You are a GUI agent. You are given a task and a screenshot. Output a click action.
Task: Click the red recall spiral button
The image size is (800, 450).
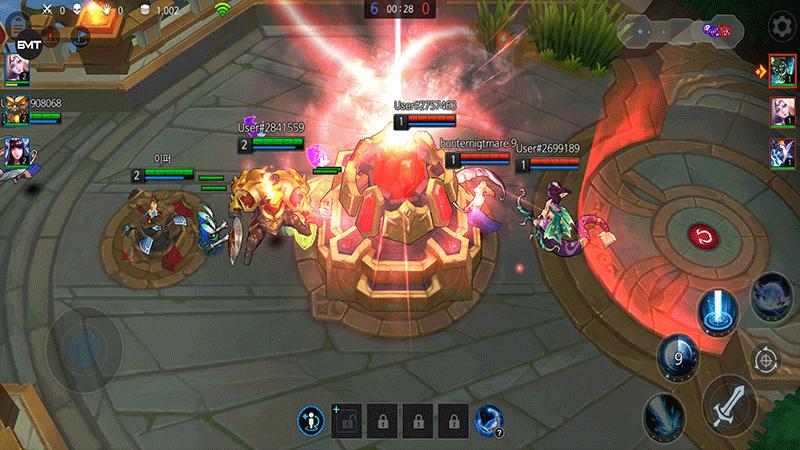[x=704, y=238]
